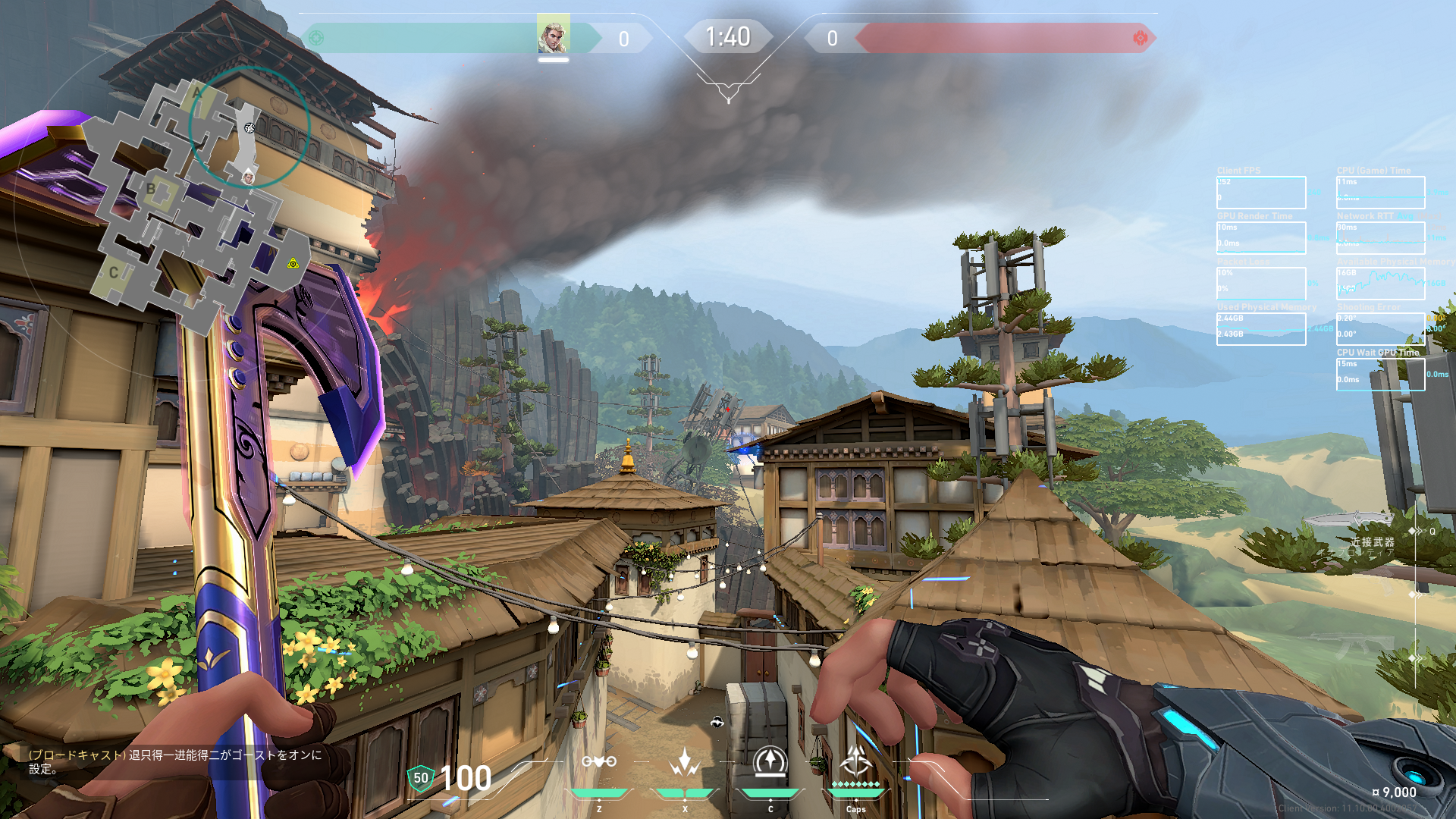Click the red team emblem in score bar
This screenshot has width=1456, height=819.
pyautogui.click(x=1140, y=38)
